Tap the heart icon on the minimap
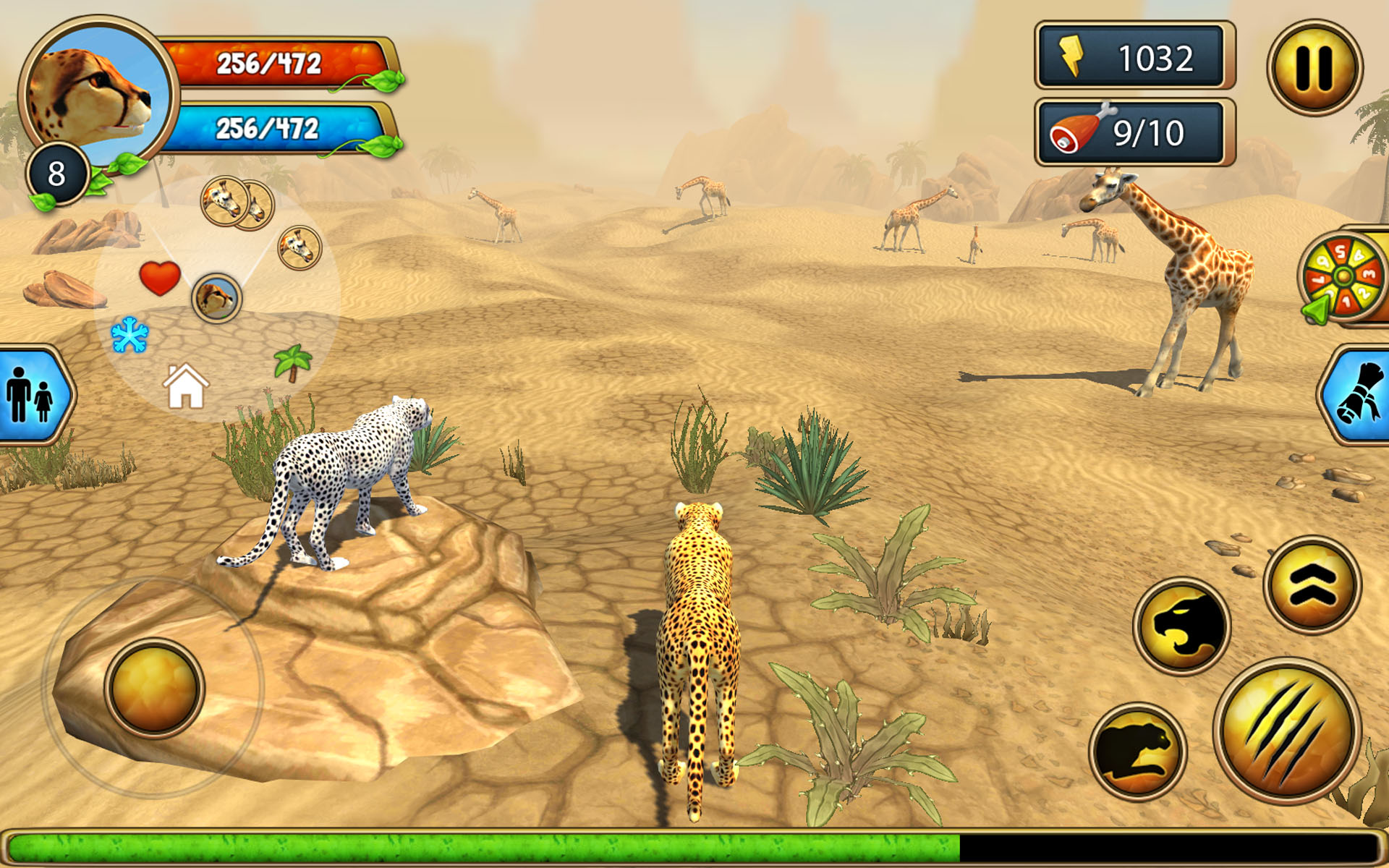Screen dimensions: 1389x868 point(160,276)
